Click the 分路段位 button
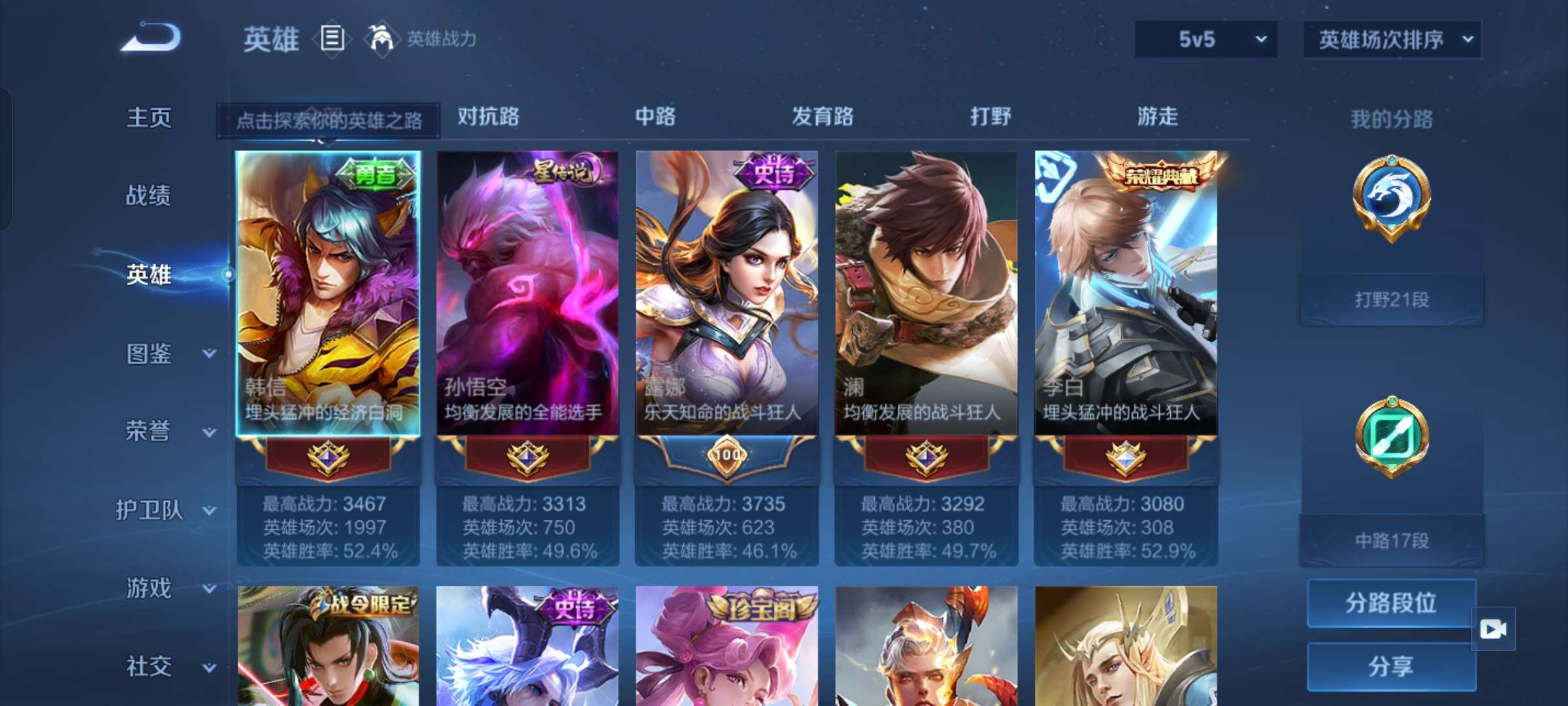Screen dimensions: 1568x706 point(1392,603)
